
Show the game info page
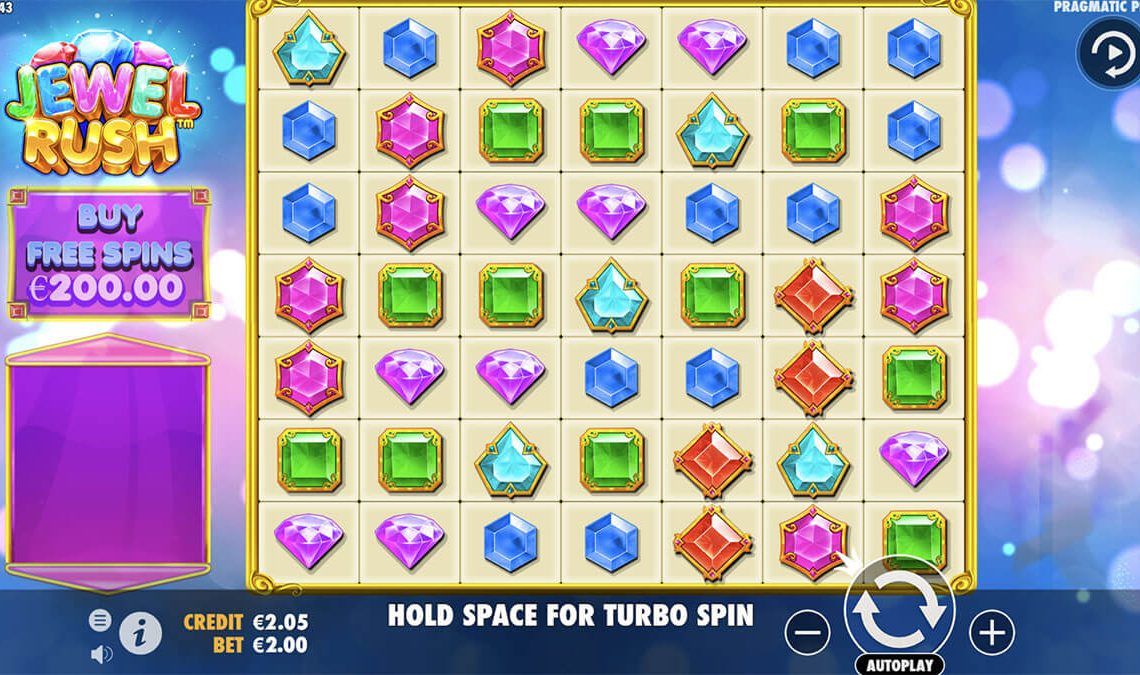point(141,632)
